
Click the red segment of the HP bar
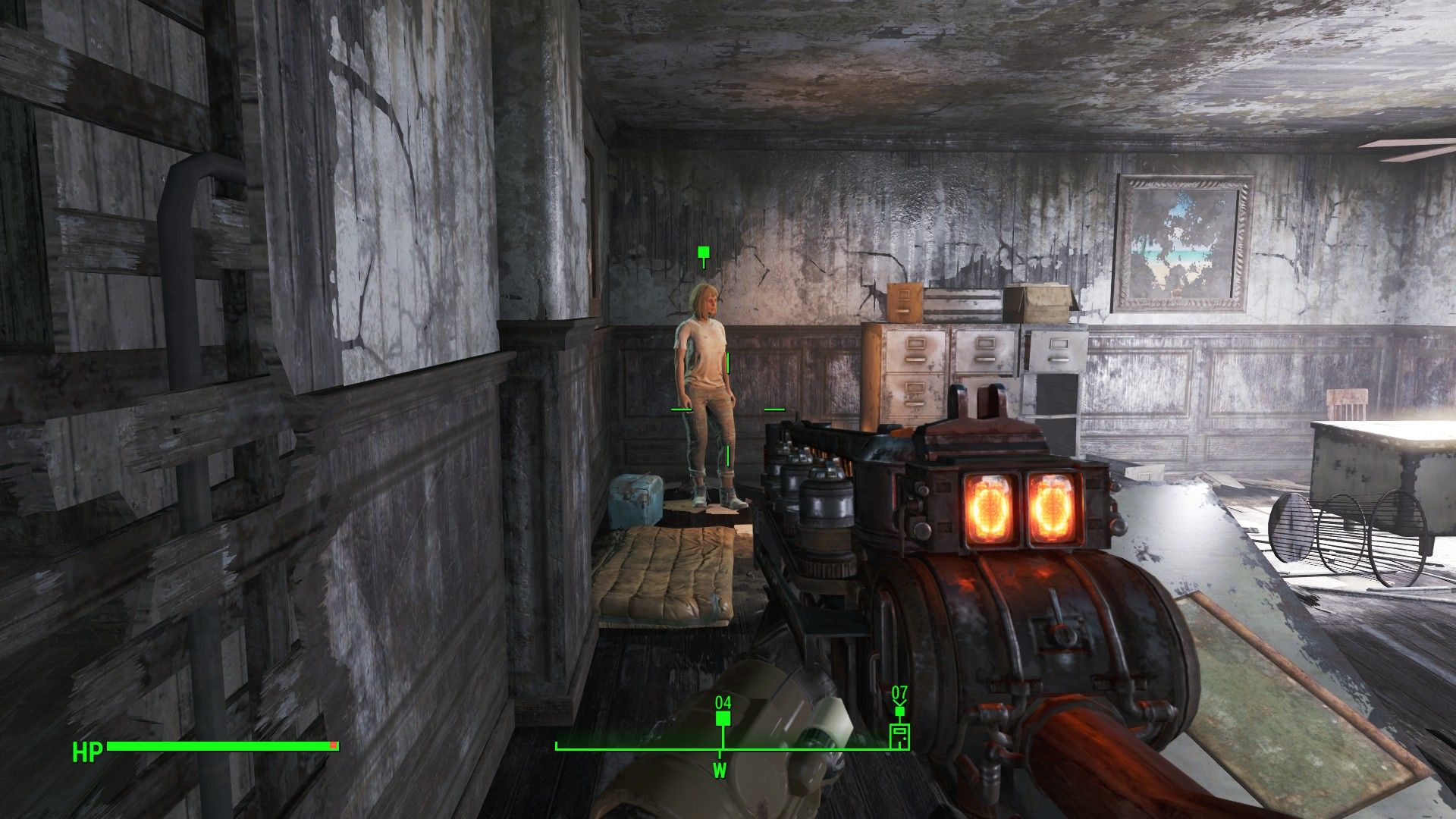pos(332,745)
